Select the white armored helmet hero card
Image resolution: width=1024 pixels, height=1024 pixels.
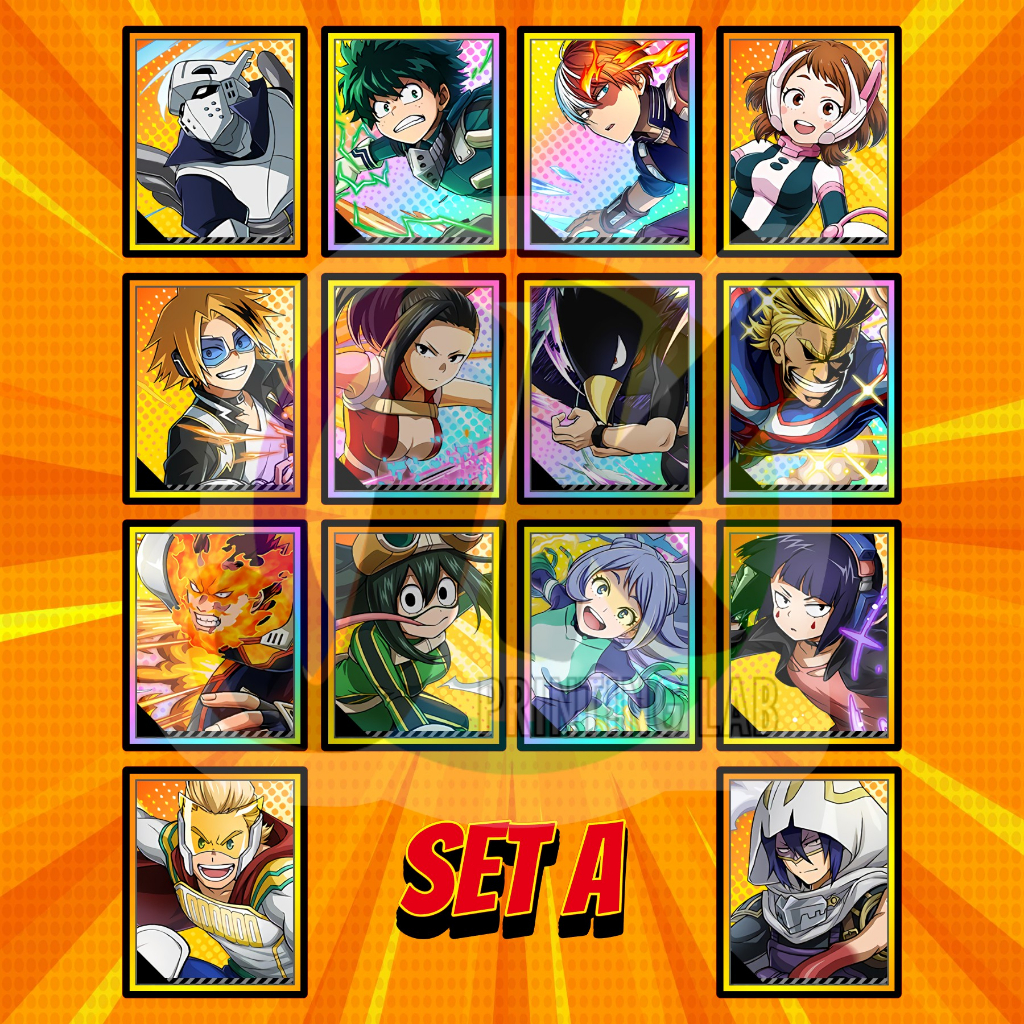pyautogui.click(x=215, y=141)
